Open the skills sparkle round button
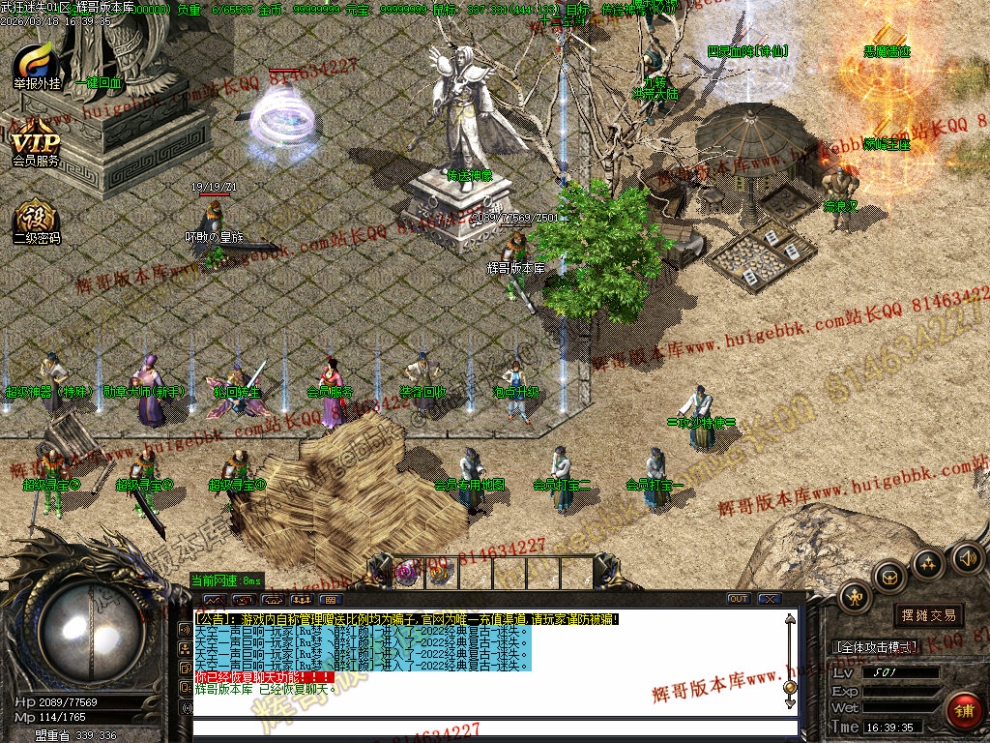This screenshot has height=743, width=990. 928,565
